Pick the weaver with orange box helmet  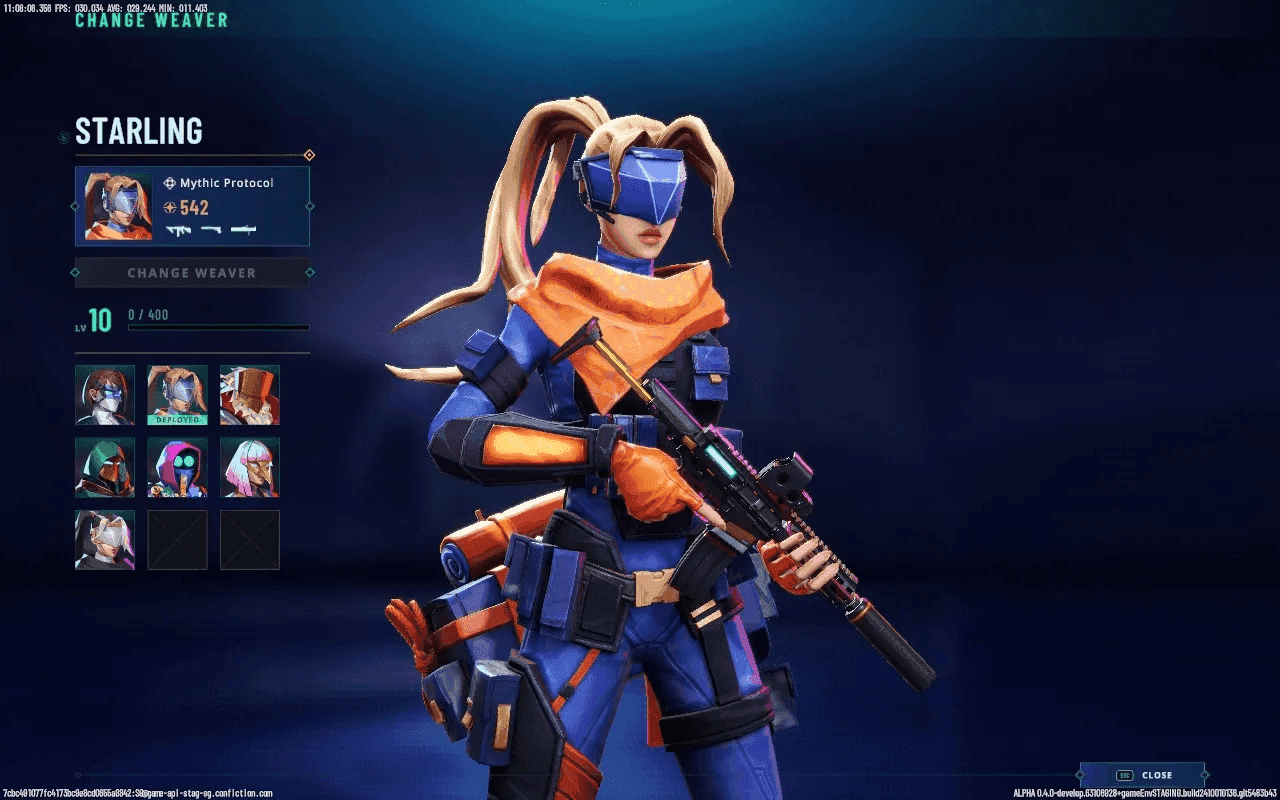(x=250, y=395)
